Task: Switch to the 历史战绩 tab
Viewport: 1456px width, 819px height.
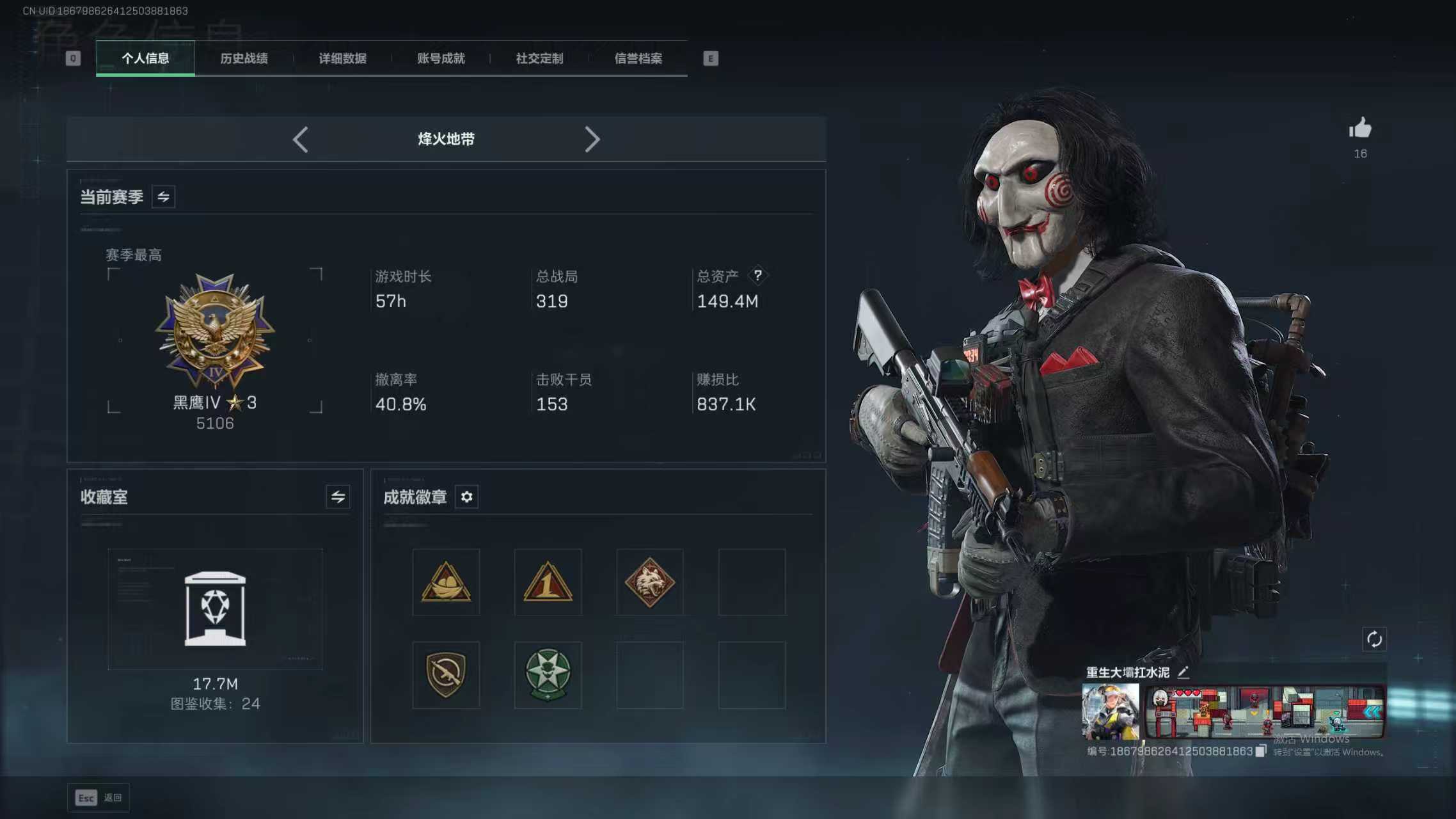Action: coord(244,58)
